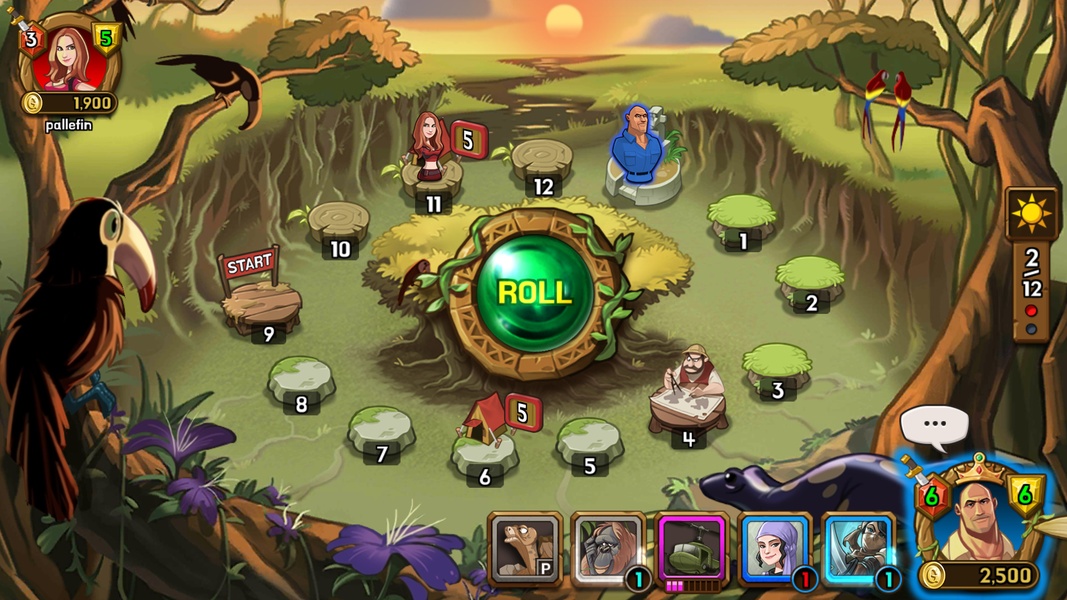View opponent pallefin's portrait
The height and width of the screenshot is (600, 1067).
[x=69, y=58]
